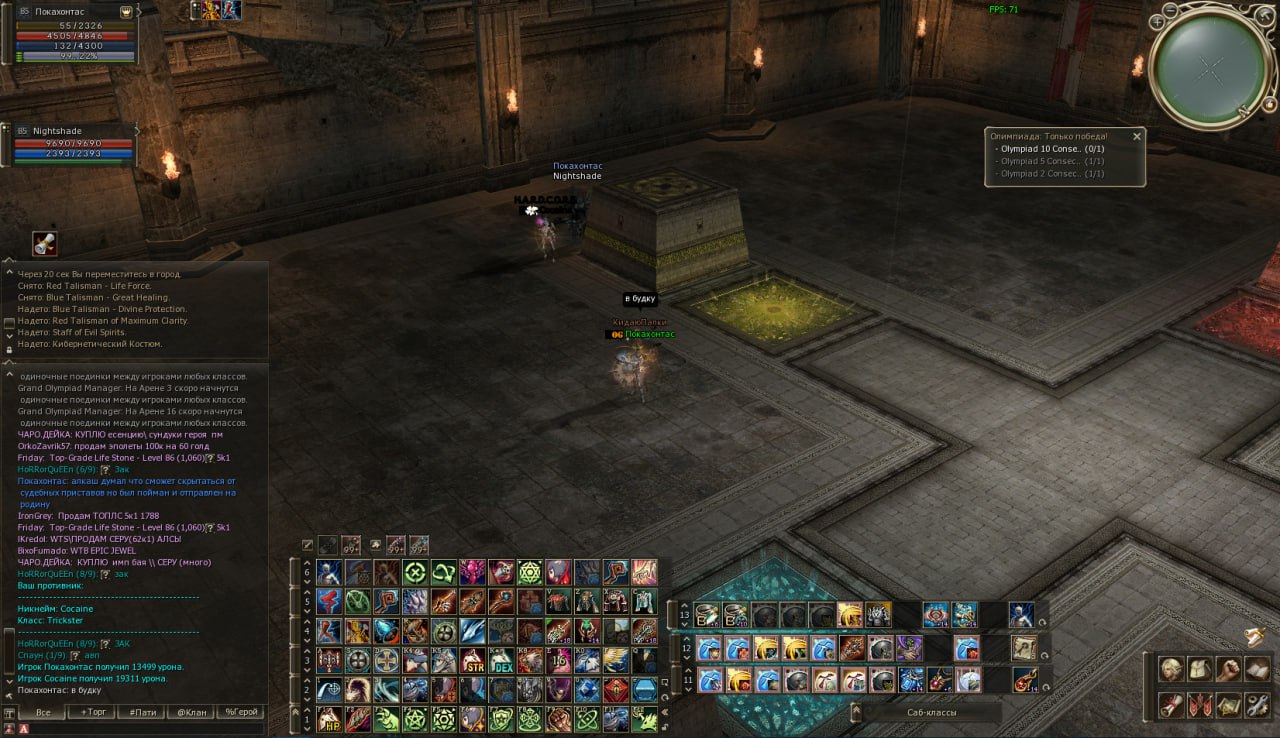Open the circular minimap radar
The height and width of the screenshot is (738, 1280).
tap(1211, 67)
